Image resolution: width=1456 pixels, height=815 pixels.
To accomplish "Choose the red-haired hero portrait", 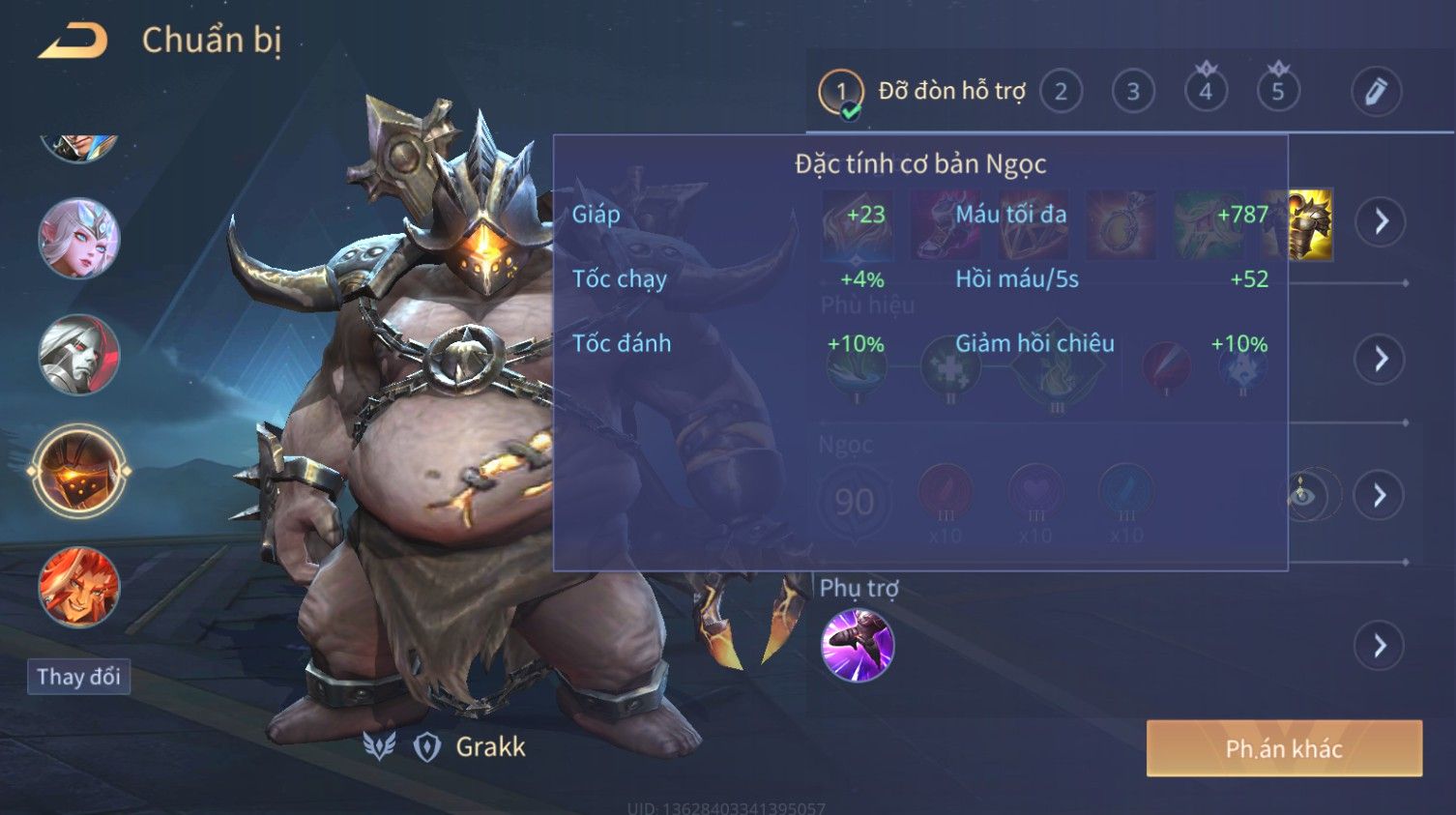I will [78, 587].
